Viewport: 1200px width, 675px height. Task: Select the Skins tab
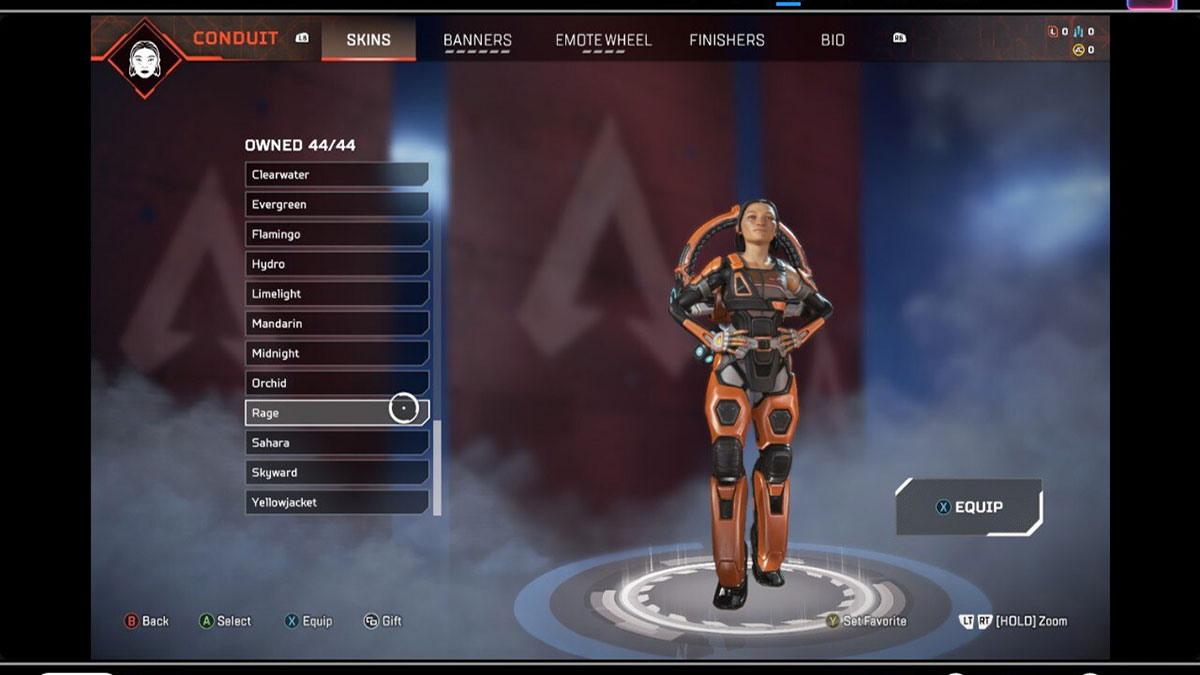pos(368,40)
